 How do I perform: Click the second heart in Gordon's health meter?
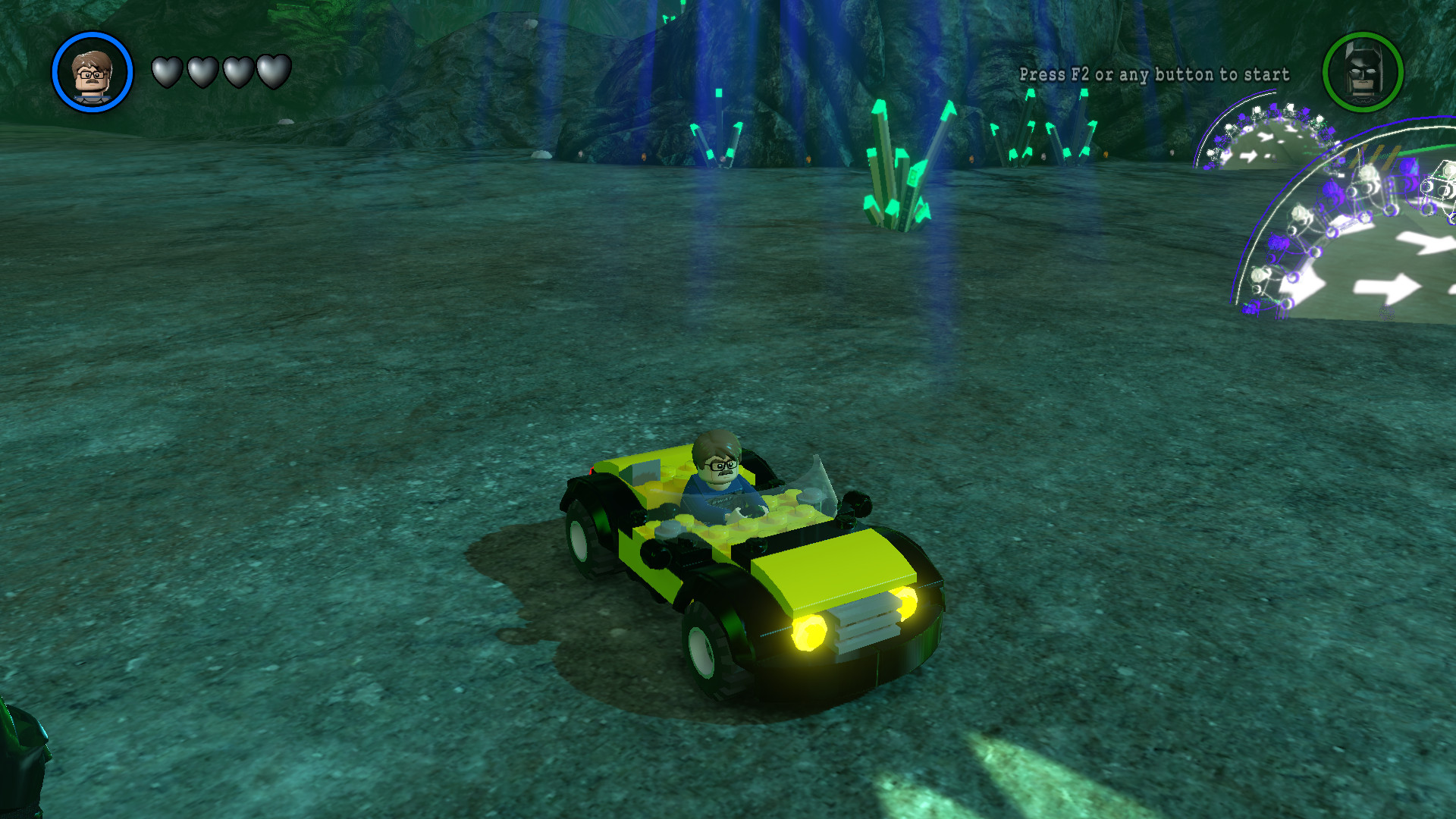(203, 71)
